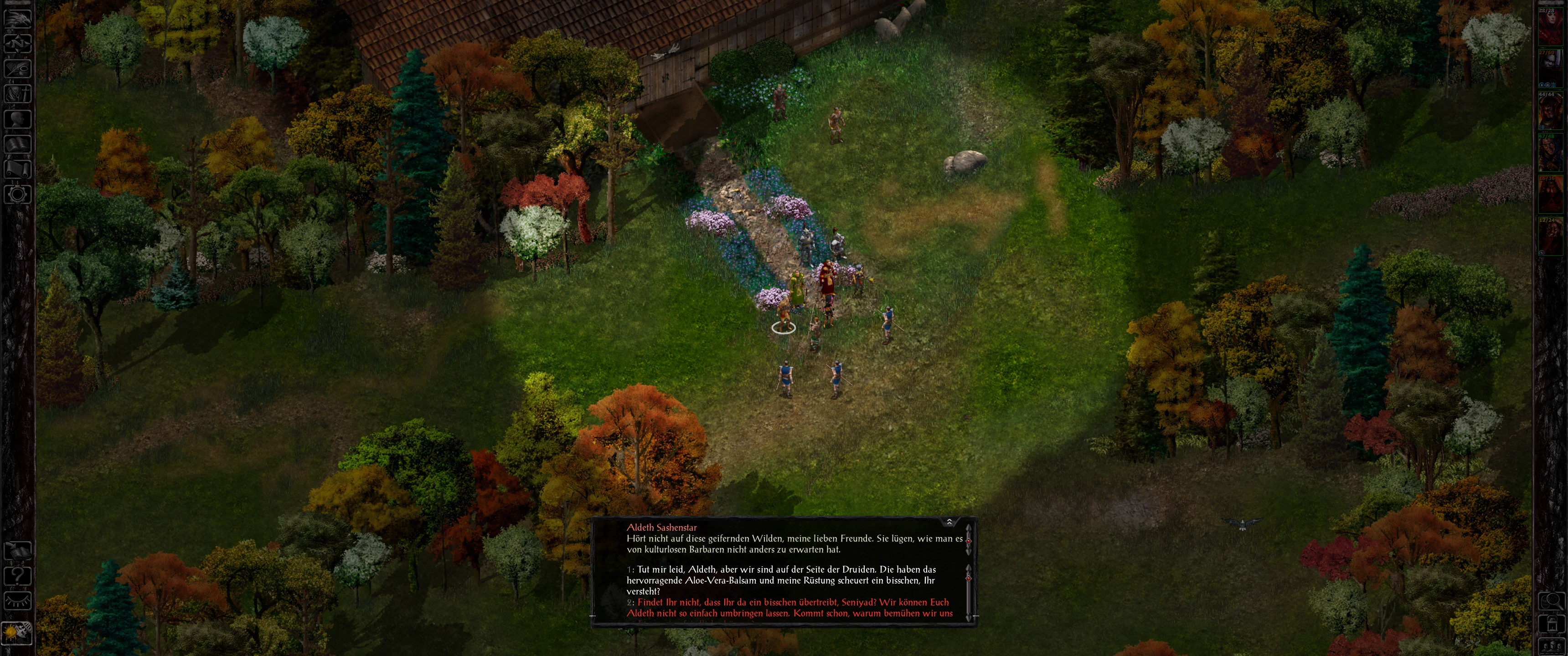Open the character record with the head icon
The width and height of the screenshot is (1568, 656).
coord(18,119)
